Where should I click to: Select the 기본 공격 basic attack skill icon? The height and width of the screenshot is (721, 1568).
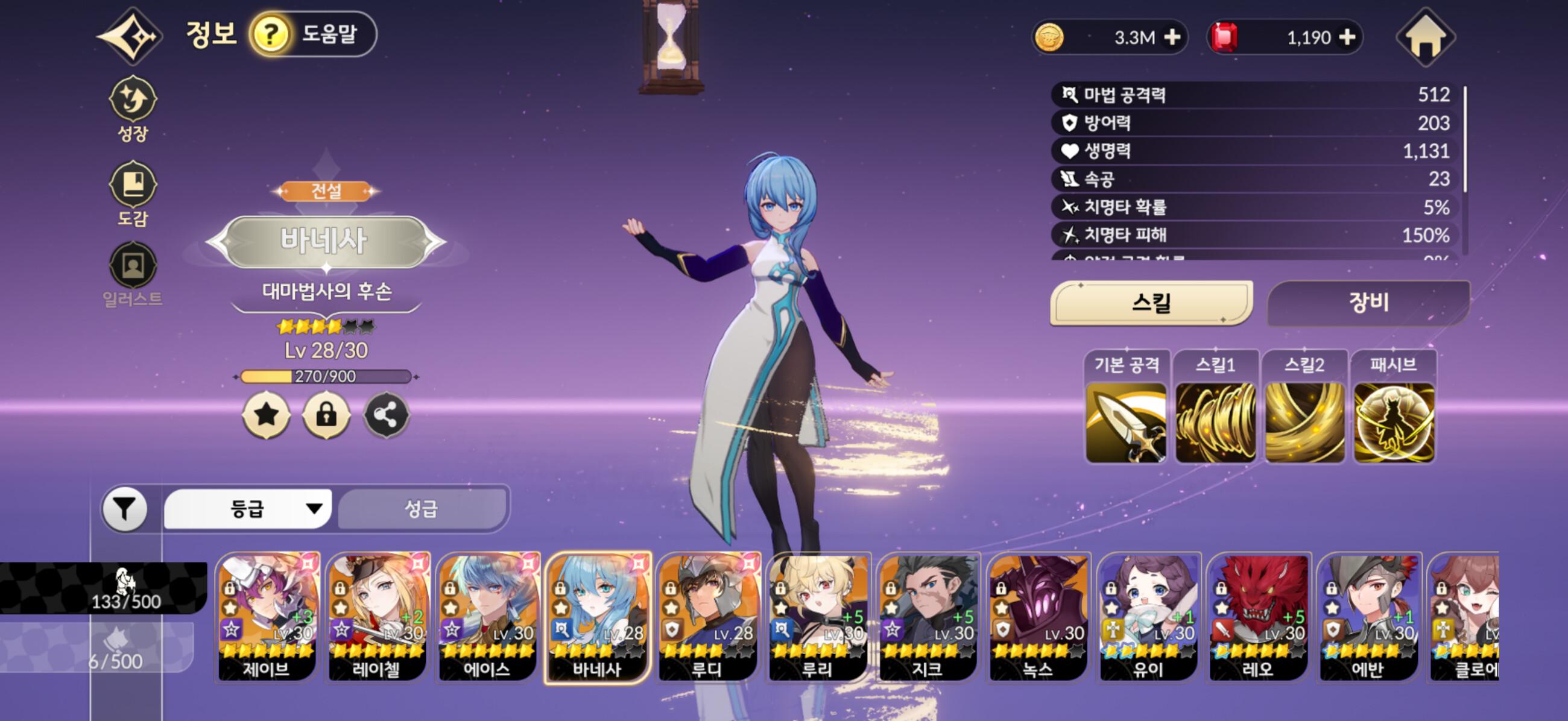pos(1126,422)
